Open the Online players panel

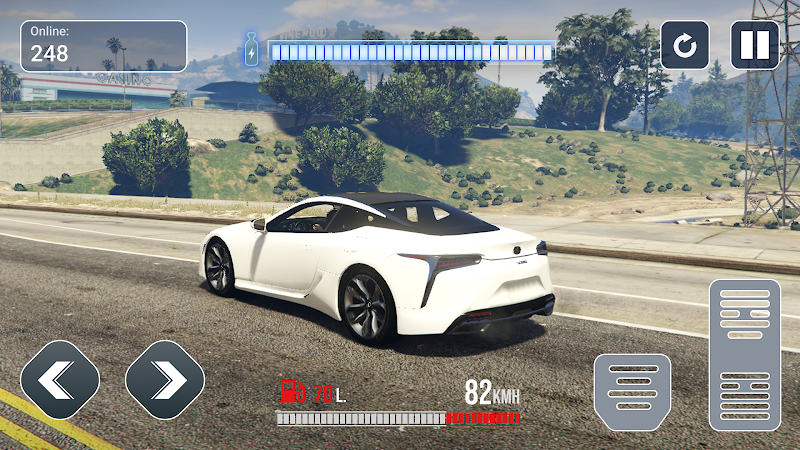(104, 46)
